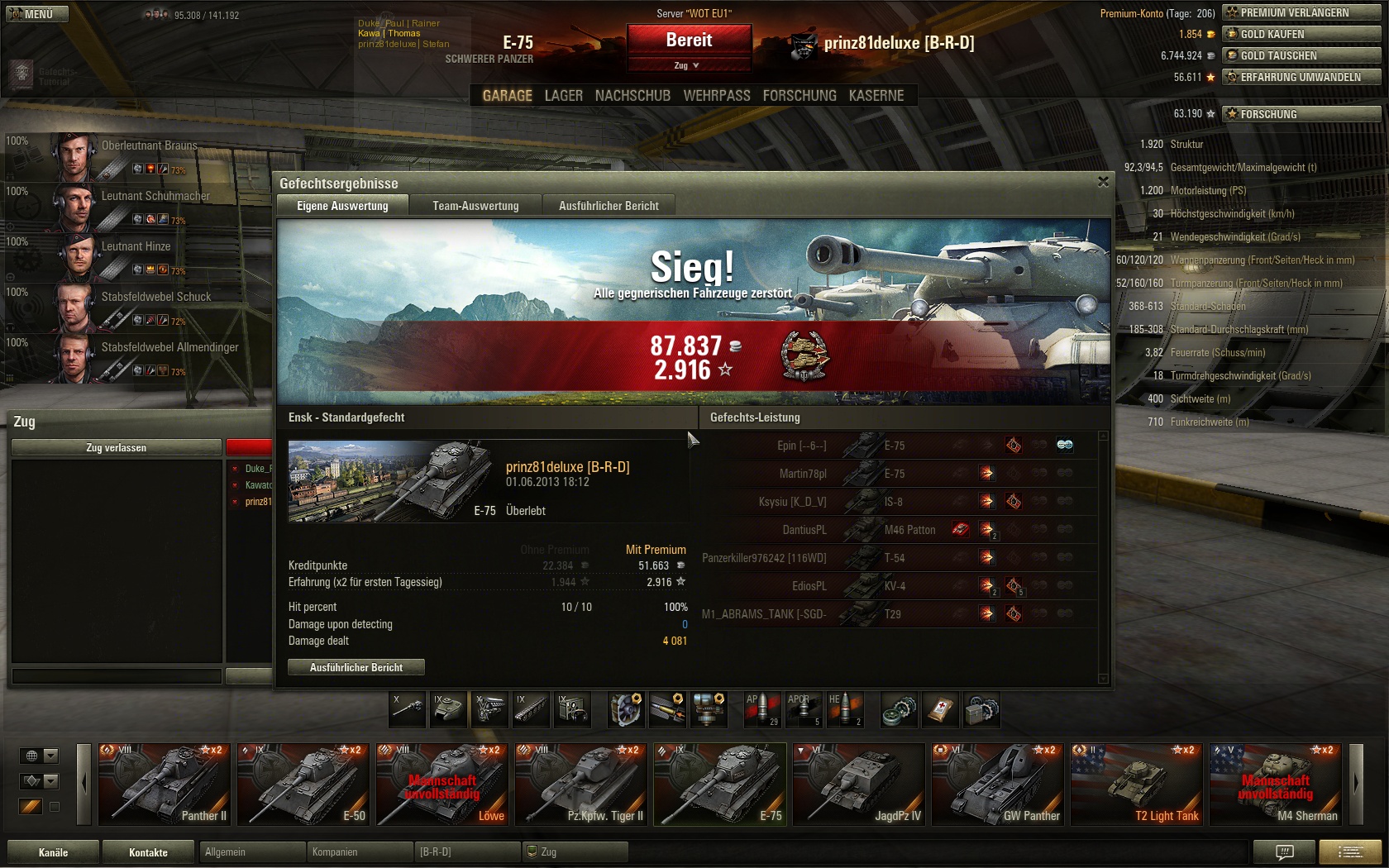The width and height of the screenshot is (1389, 868).
Task: Click the Ausführlicher Bericht button below stats
Action: tap(356, 667)
